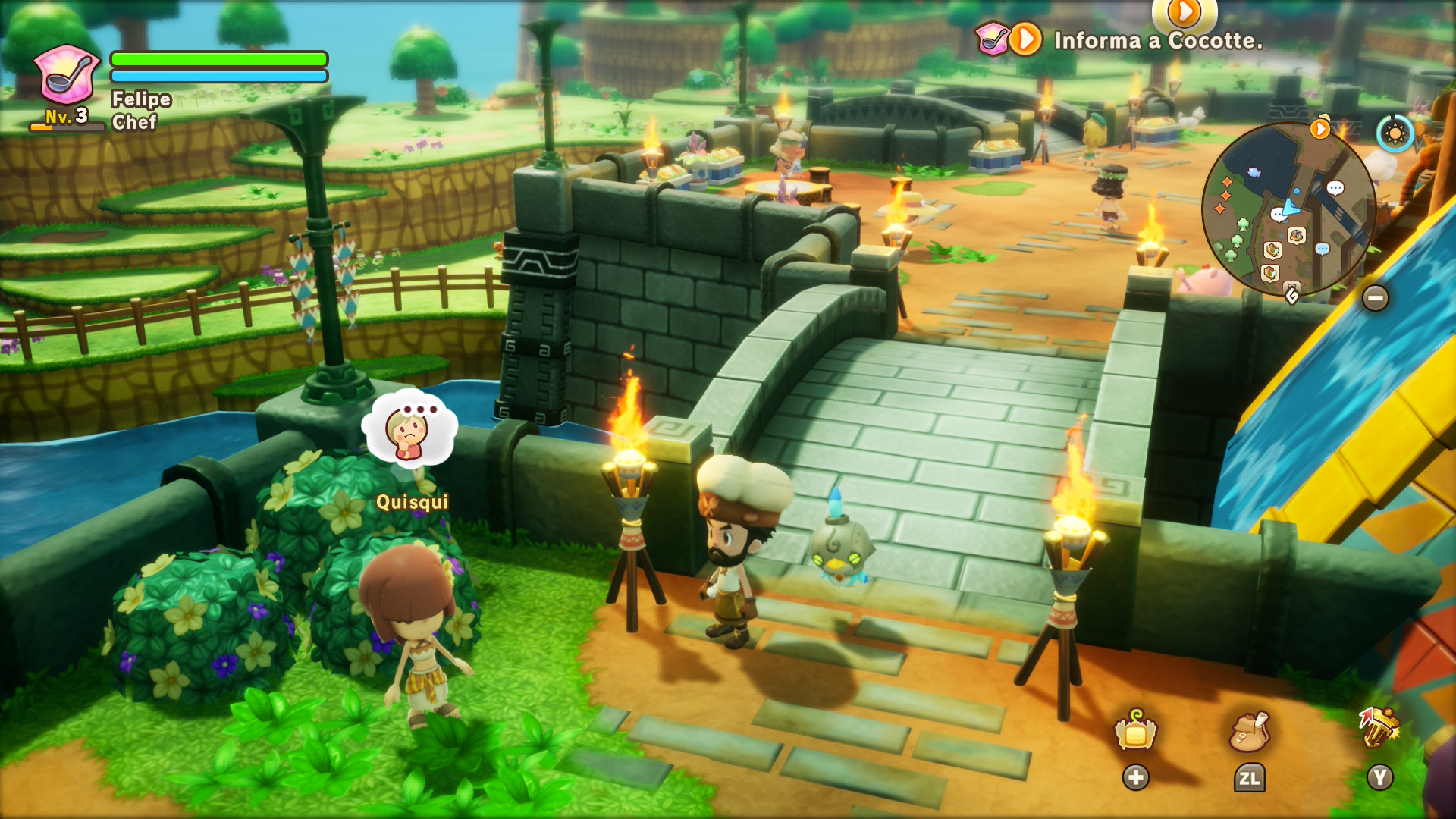Select the sun day-time clock icon
The image size is (1456, 819).
[1395, 134]
